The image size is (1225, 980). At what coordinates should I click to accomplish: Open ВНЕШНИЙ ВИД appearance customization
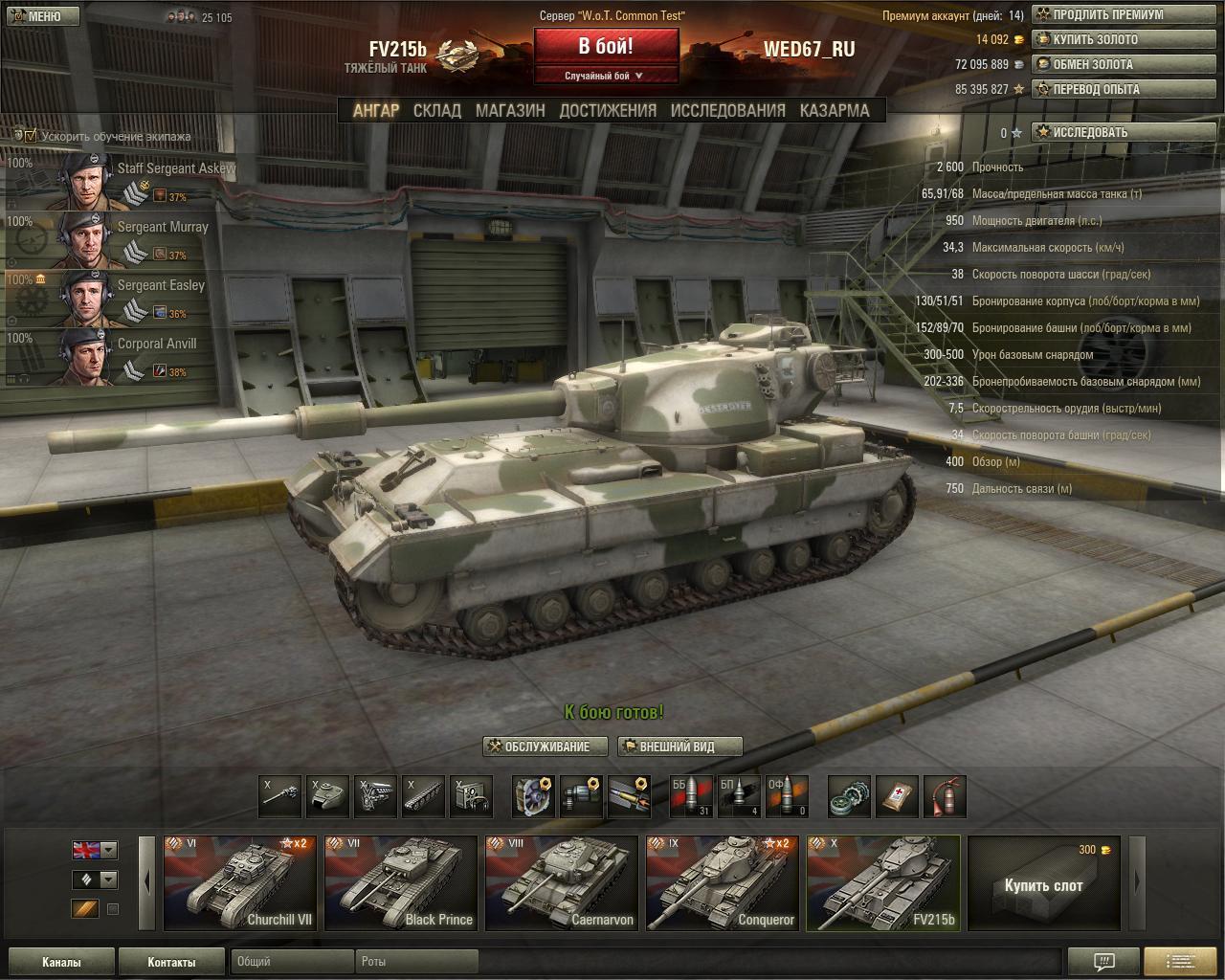[679, 746]
